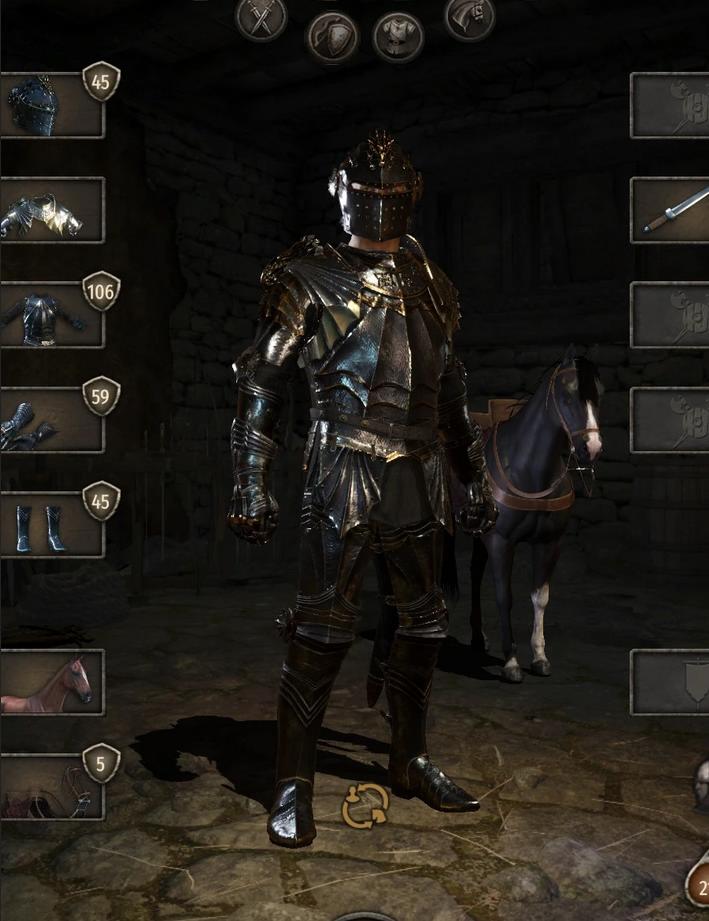Select the horse harness slot

coord(50,787)
